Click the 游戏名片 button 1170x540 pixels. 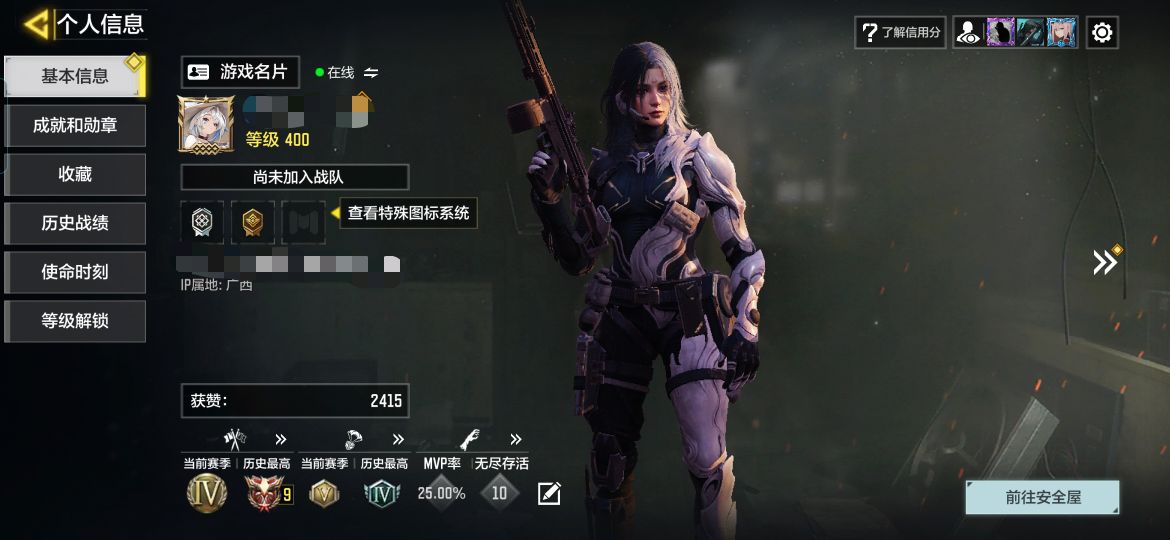(240, 72)
